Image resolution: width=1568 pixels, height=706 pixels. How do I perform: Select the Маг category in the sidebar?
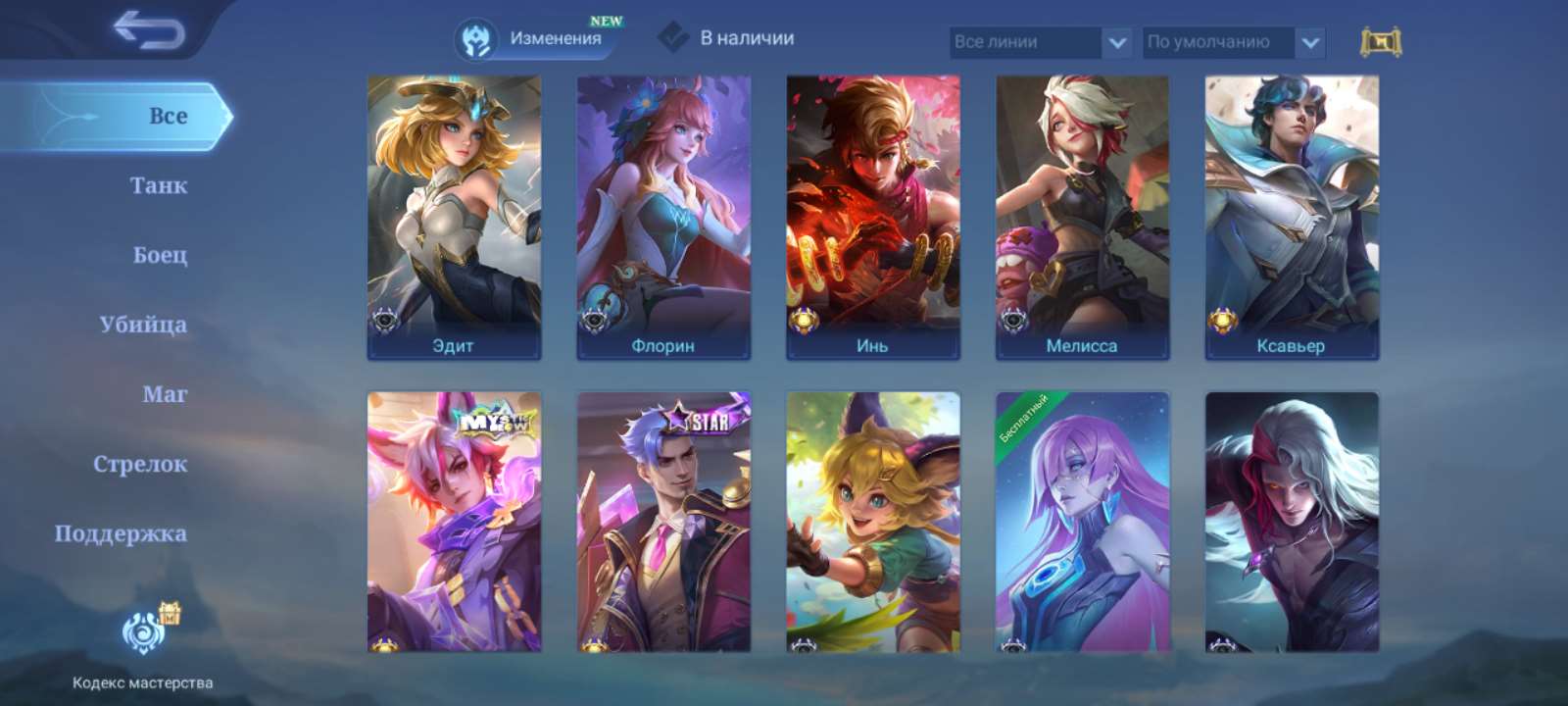click(163, 393)
